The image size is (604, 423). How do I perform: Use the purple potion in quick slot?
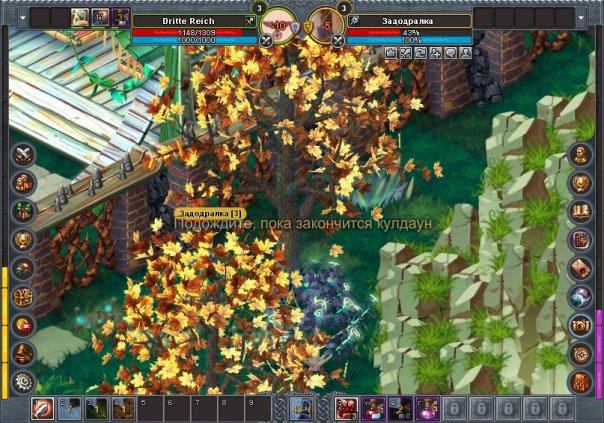click(427, 408)
